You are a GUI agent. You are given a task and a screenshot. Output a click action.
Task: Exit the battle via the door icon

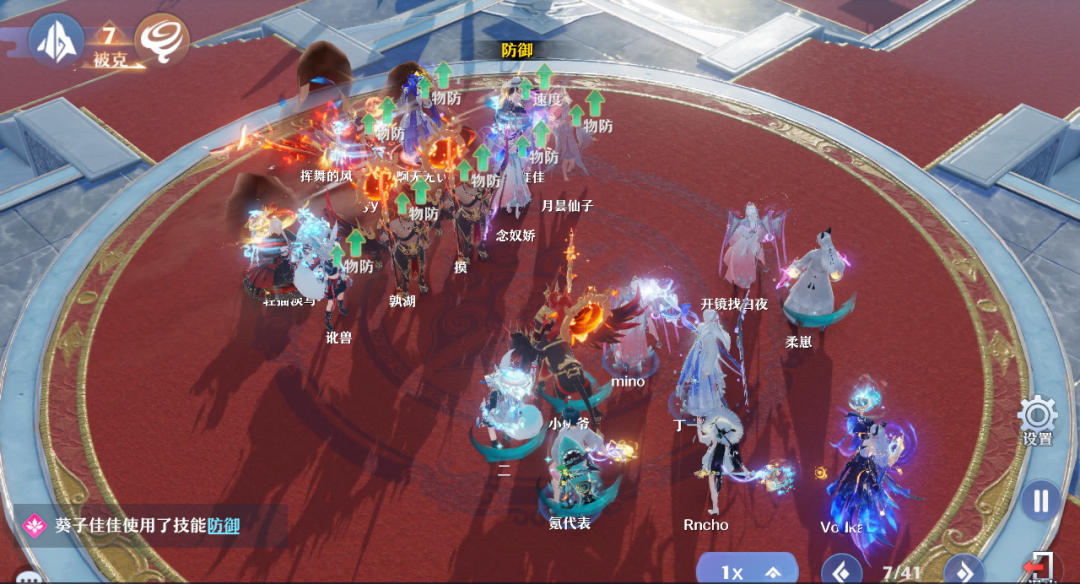(1040, 568)
